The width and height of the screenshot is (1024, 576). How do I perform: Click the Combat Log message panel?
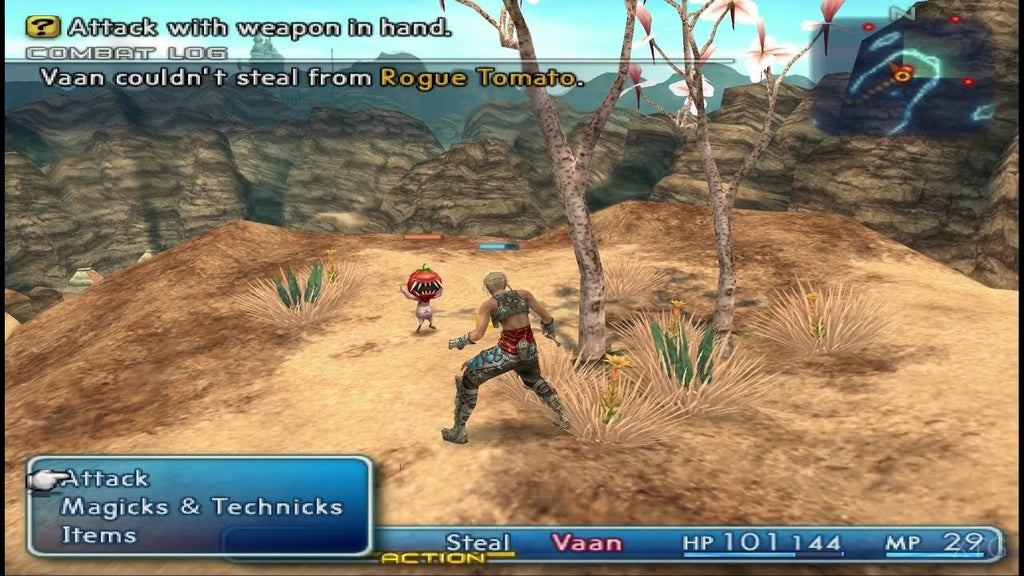click(x=312, y=76)
